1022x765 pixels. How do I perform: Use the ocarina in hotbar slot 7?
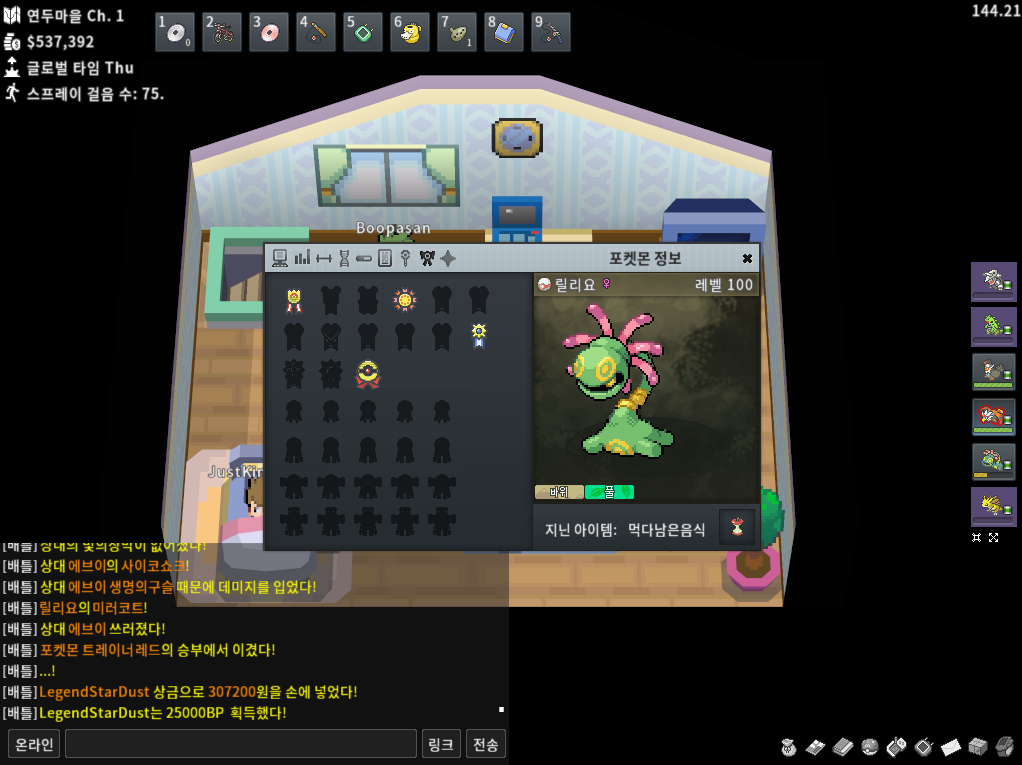(457, 33)
